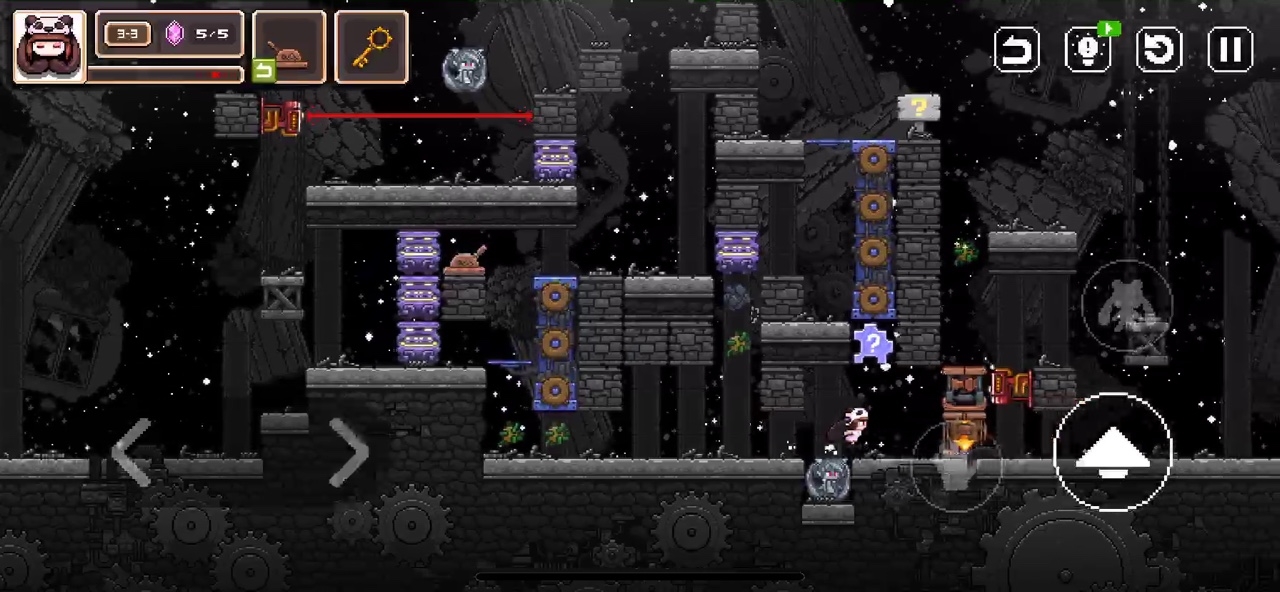Image resolution: width=1280 pixels, height=592 pixels.
Task: Restart the level with the circular arrow
Action: (x=1159, y=49)
